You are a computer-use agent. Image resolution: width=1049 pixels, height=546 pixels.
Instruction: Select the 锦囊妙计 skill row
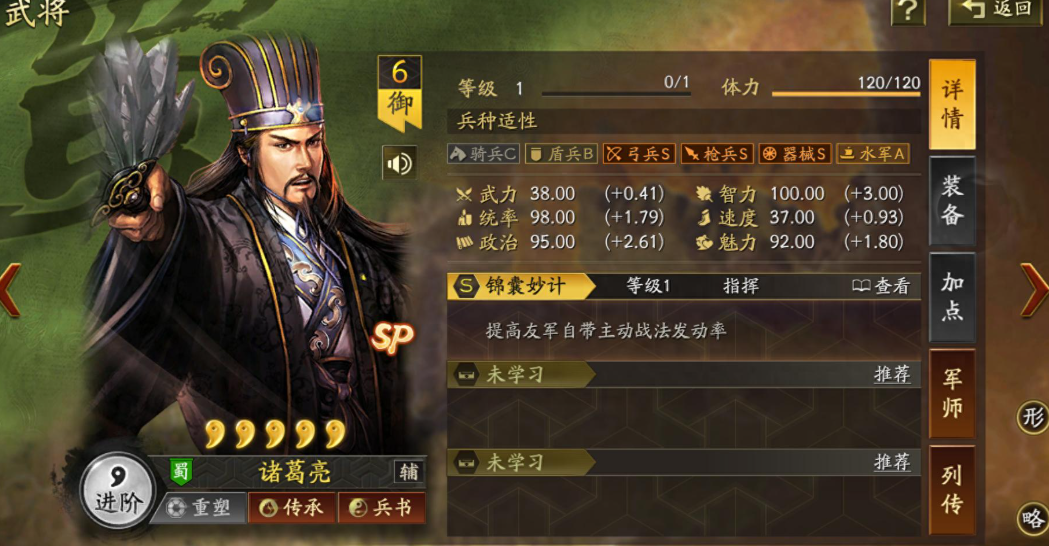click(520, 286)
